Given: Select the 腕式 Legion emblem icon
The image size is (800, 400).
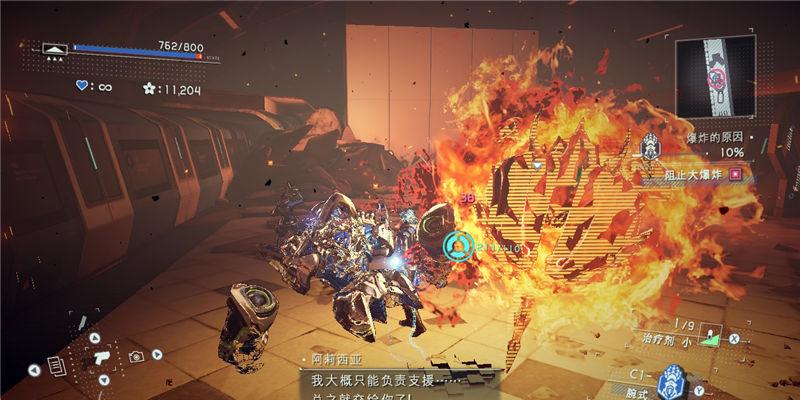Looking at the screenshot, I should coord(670,381).
